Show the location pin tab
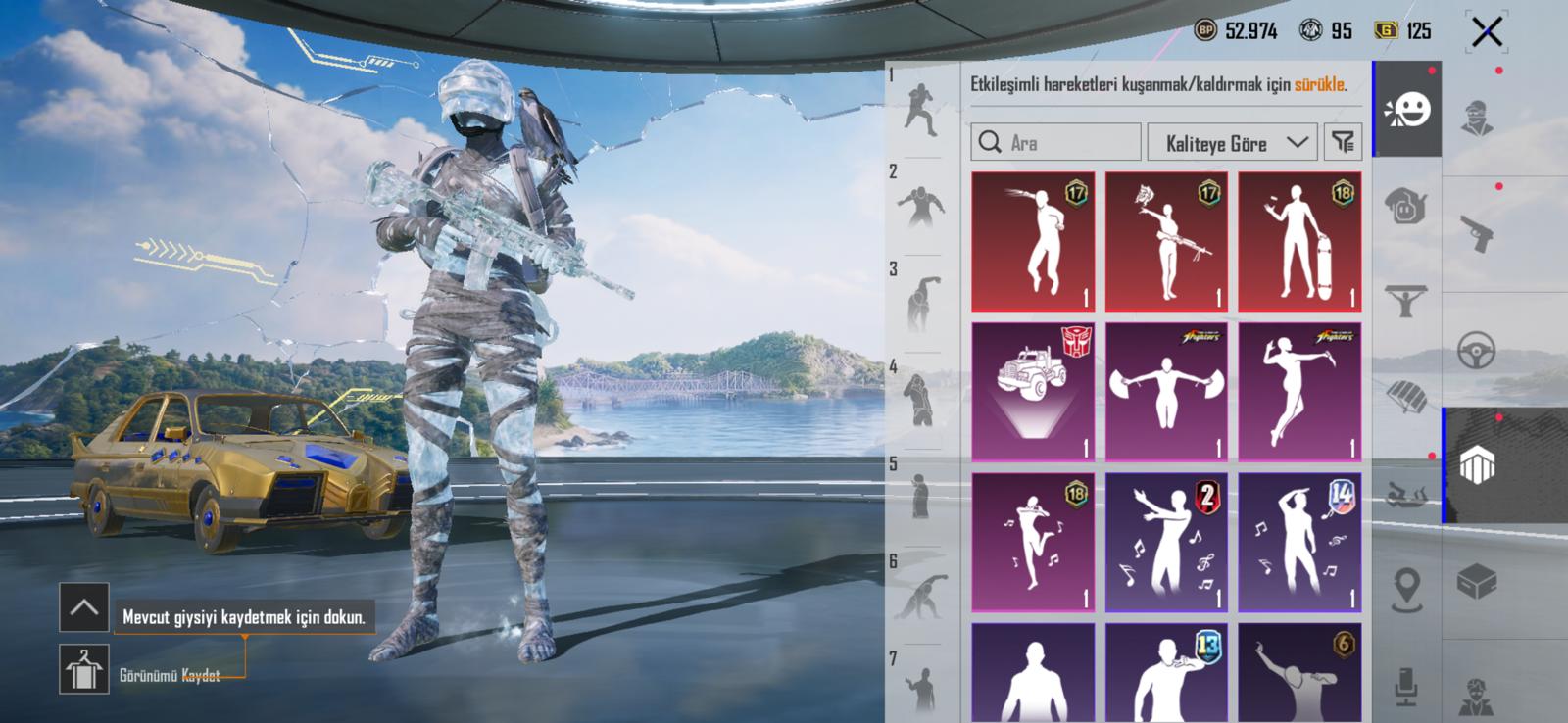The image size is (1568, 723). click(1406, 589)
